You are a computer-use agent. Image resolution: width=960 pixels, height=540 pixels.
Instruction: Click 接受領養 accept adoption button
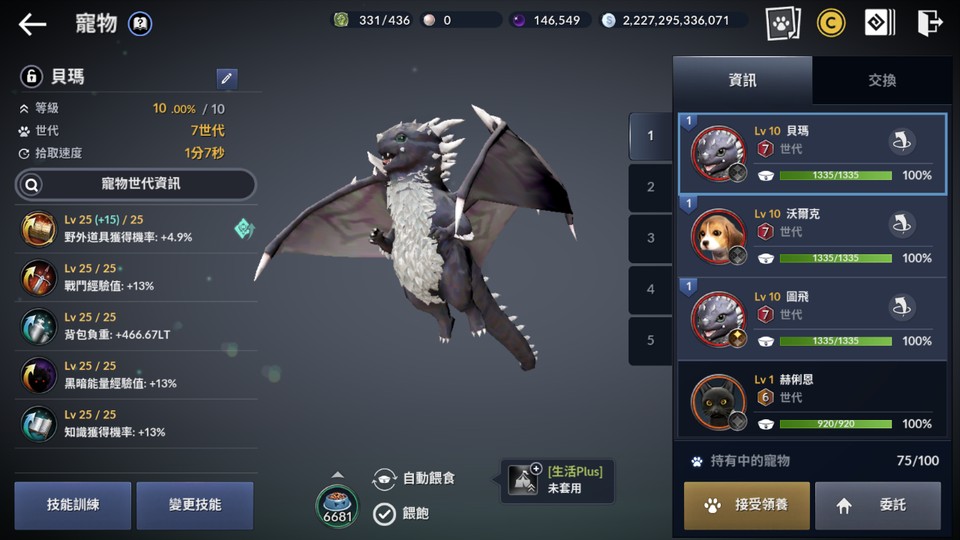pyautogui.click(x=747, y=505)
